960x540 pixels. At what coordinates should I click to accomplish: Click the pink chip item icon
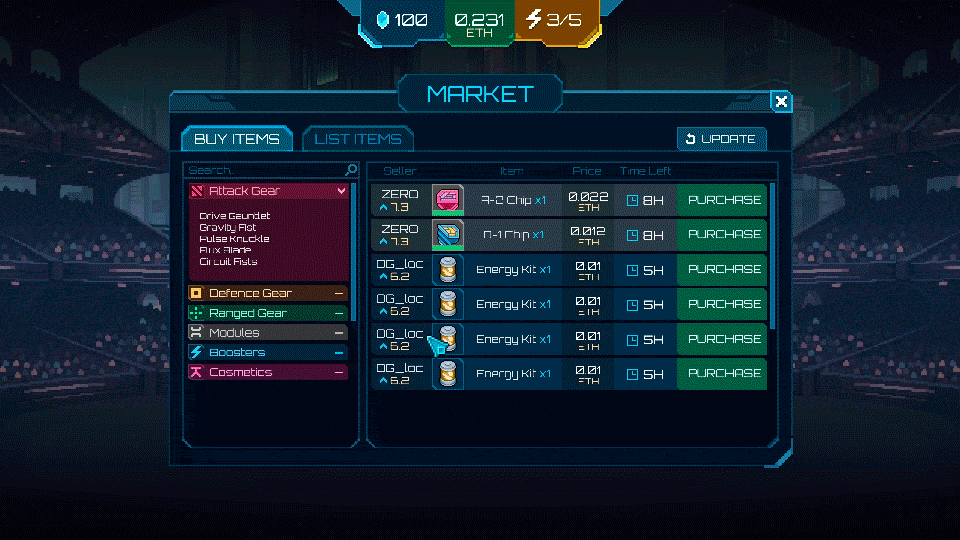447,200
